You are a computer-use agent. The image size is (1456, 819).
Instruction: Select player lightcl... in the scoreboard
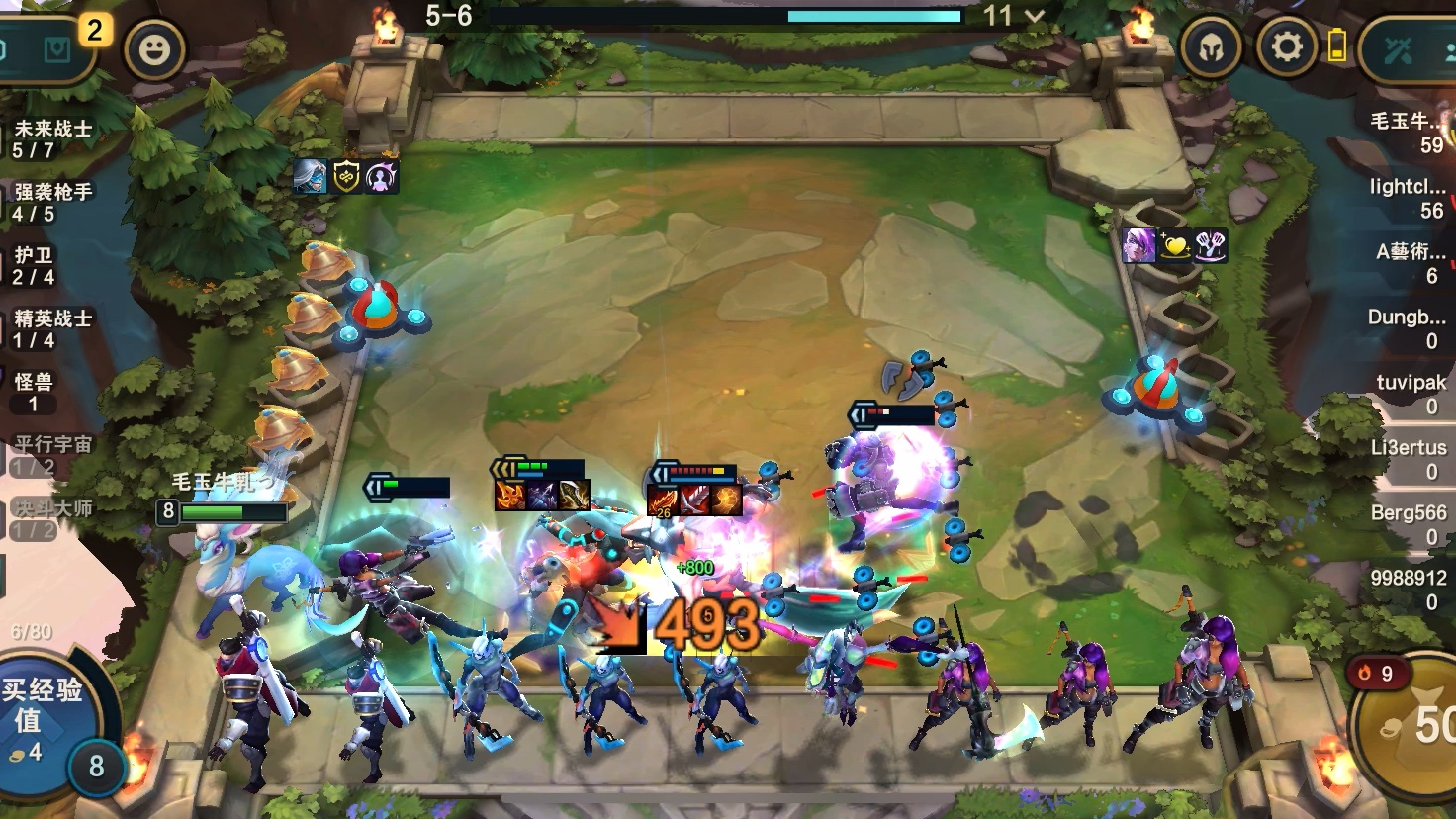(1407, 198)
